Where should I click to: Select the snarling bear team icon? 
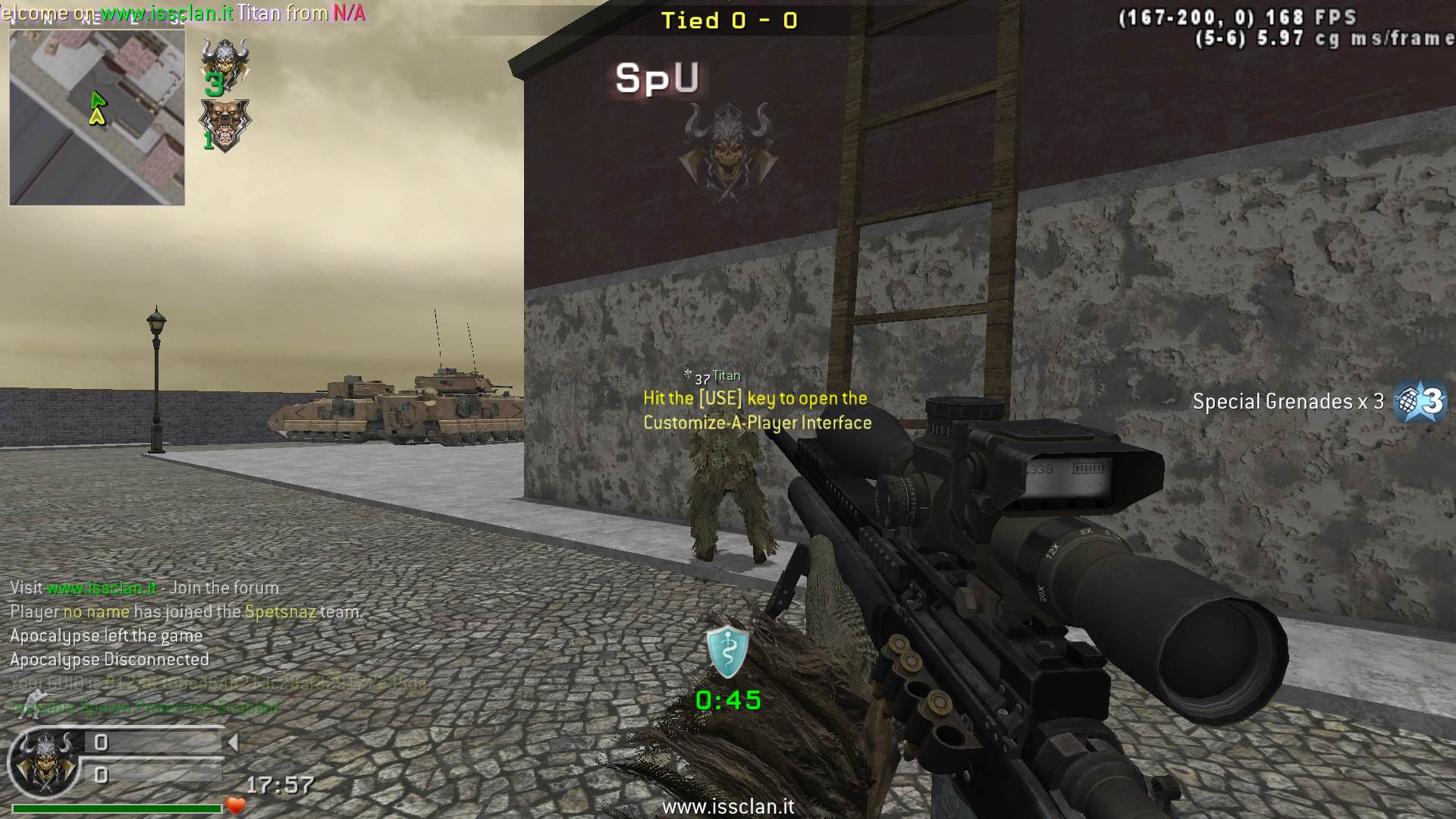point(224,125)
